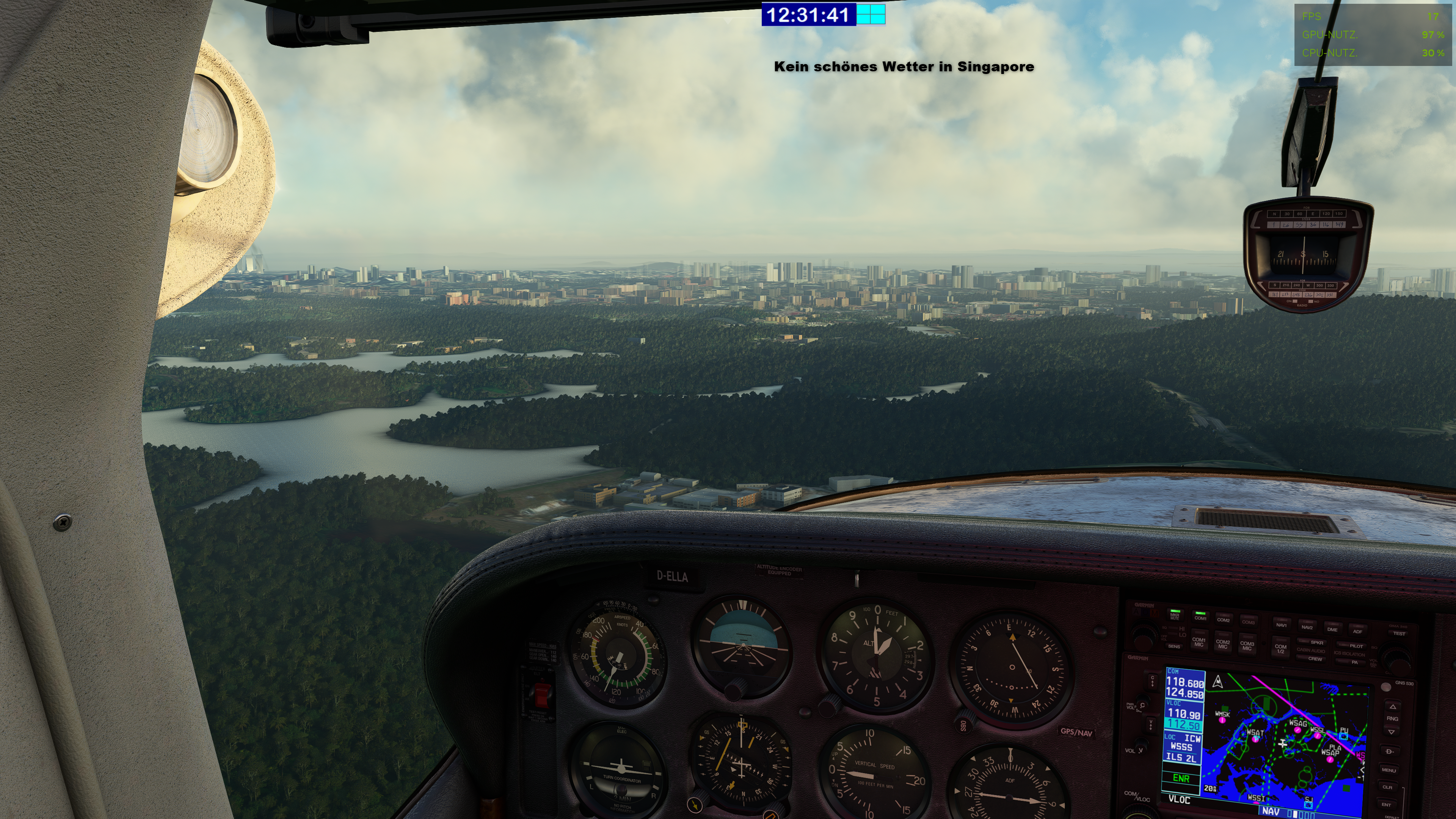Screen dimensions: 1456x819
Task: Decrease GPS map range with down arrow
Action: (x=1392, y=732)
